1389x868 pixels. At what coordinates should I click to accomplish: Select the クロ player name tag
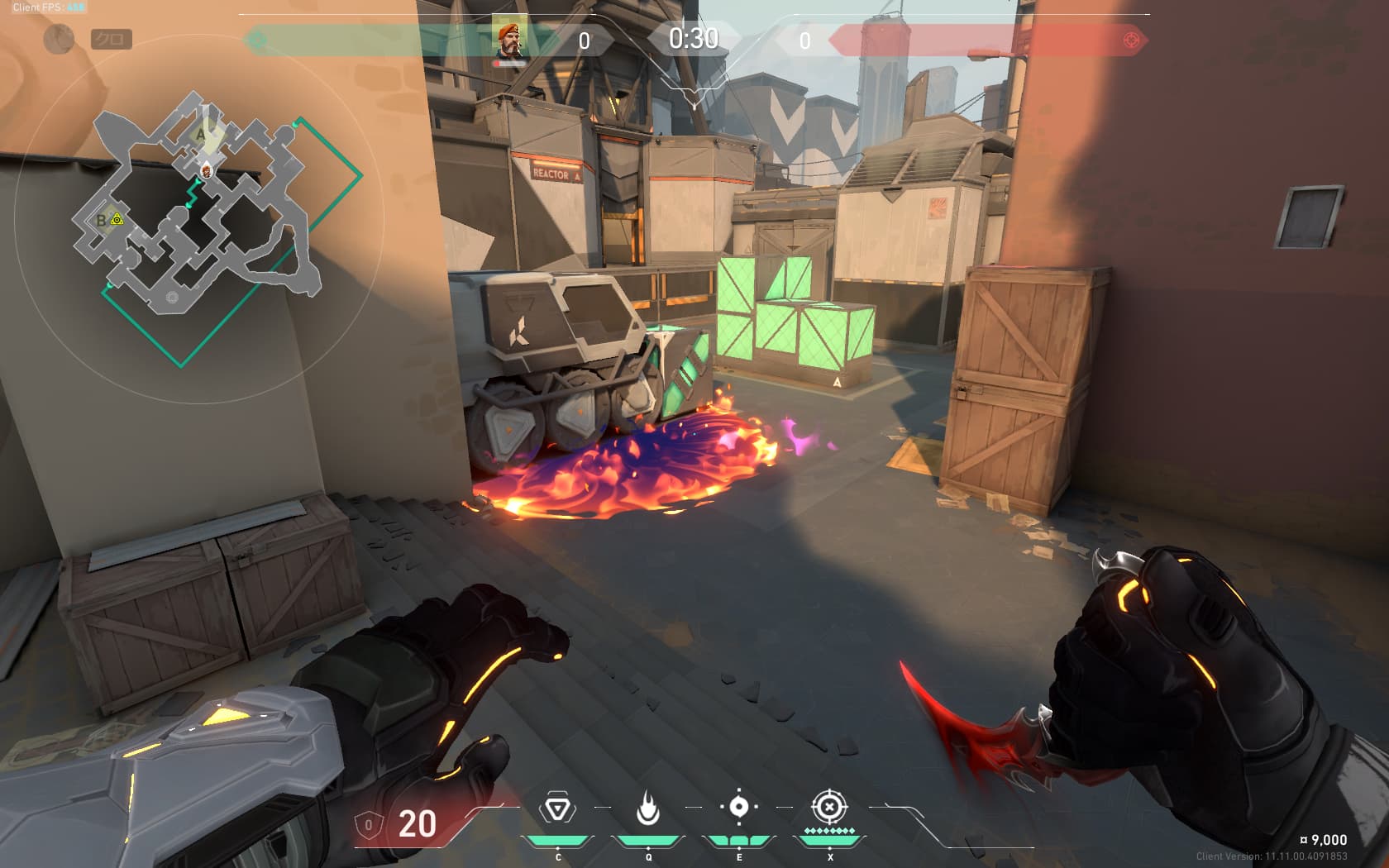click(111, 39)
